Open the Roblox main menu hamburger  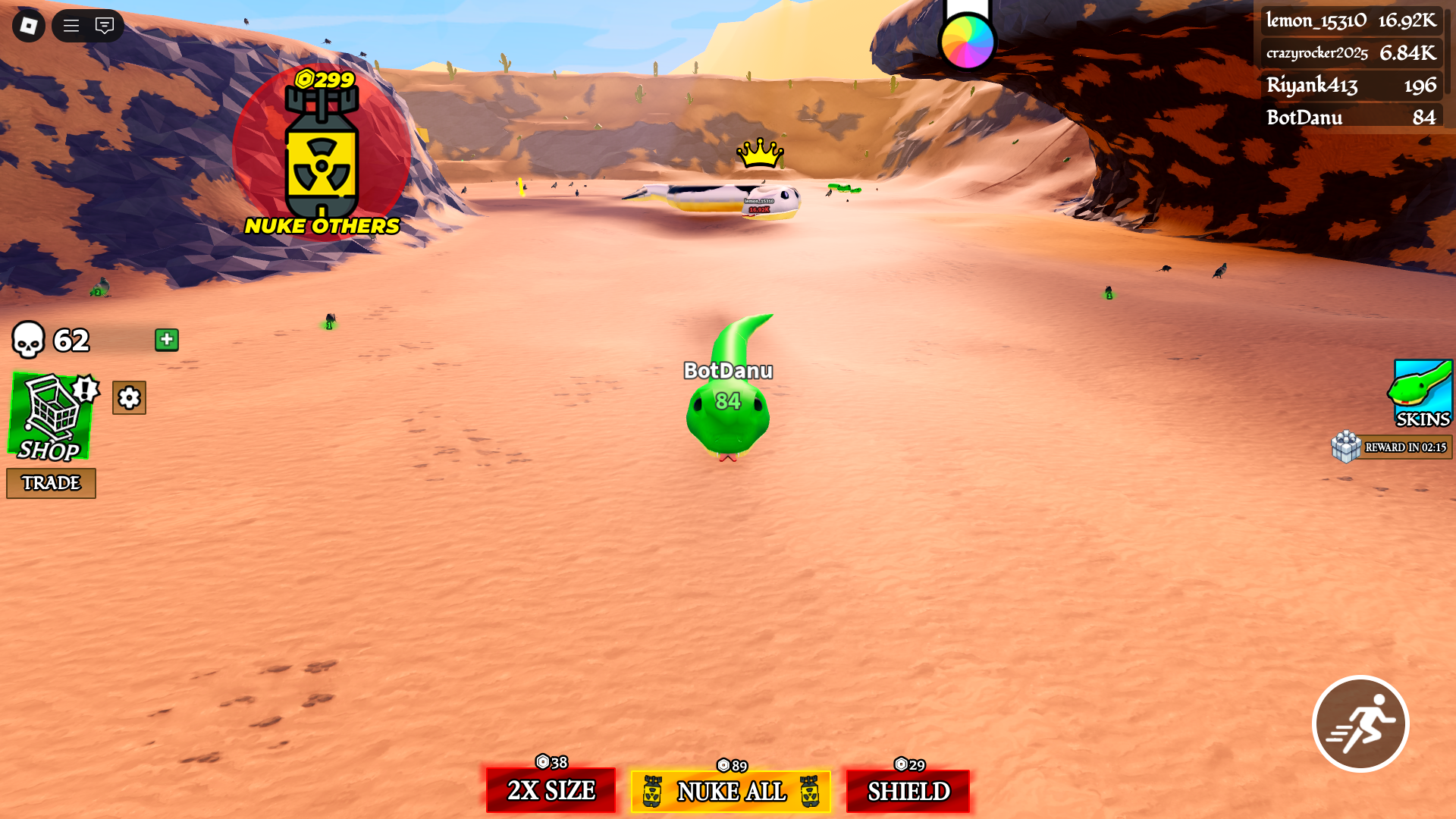tap(70, 25)
